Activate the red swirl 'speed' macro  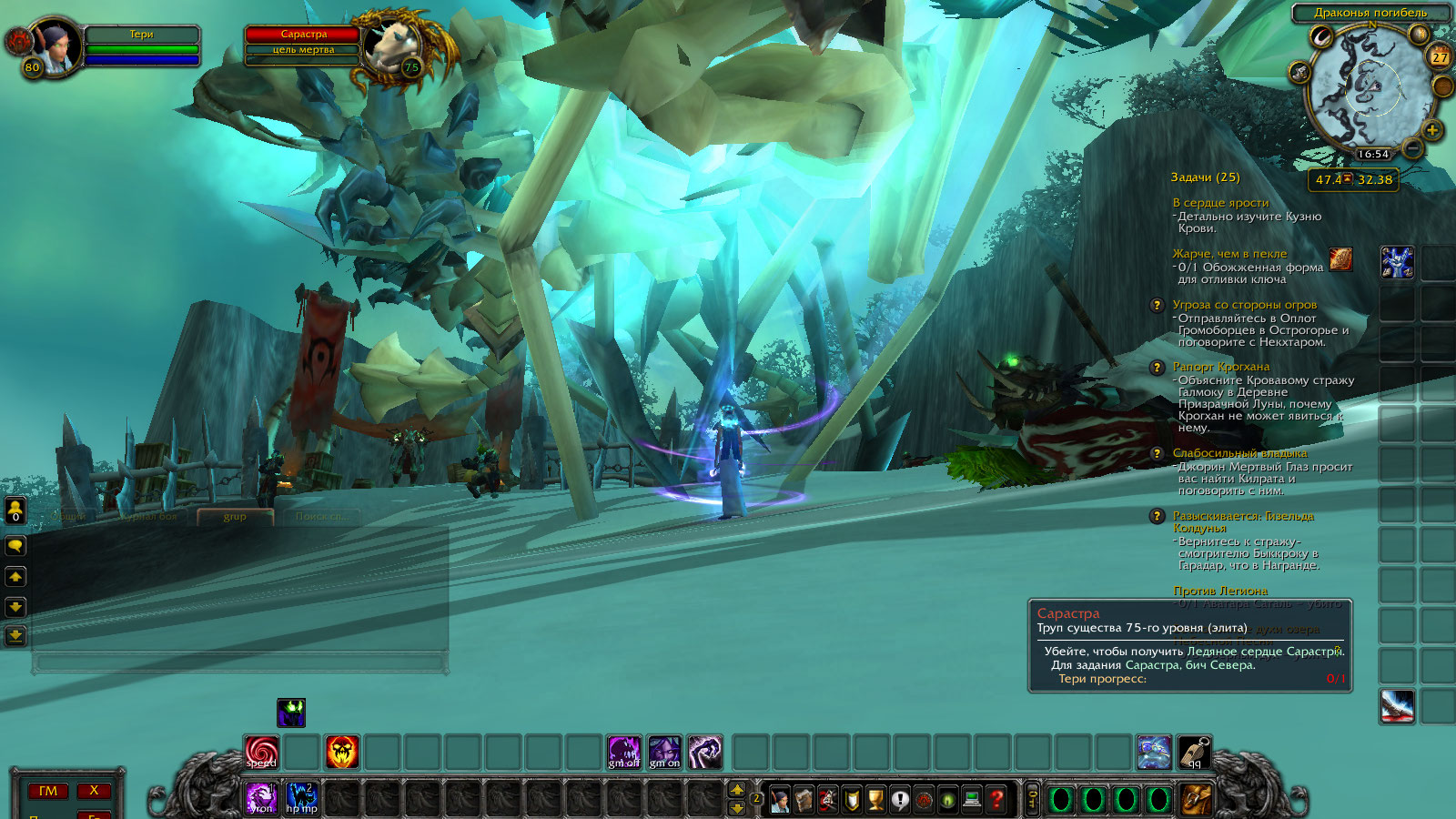pyautogui.click(x=262, y=752)
